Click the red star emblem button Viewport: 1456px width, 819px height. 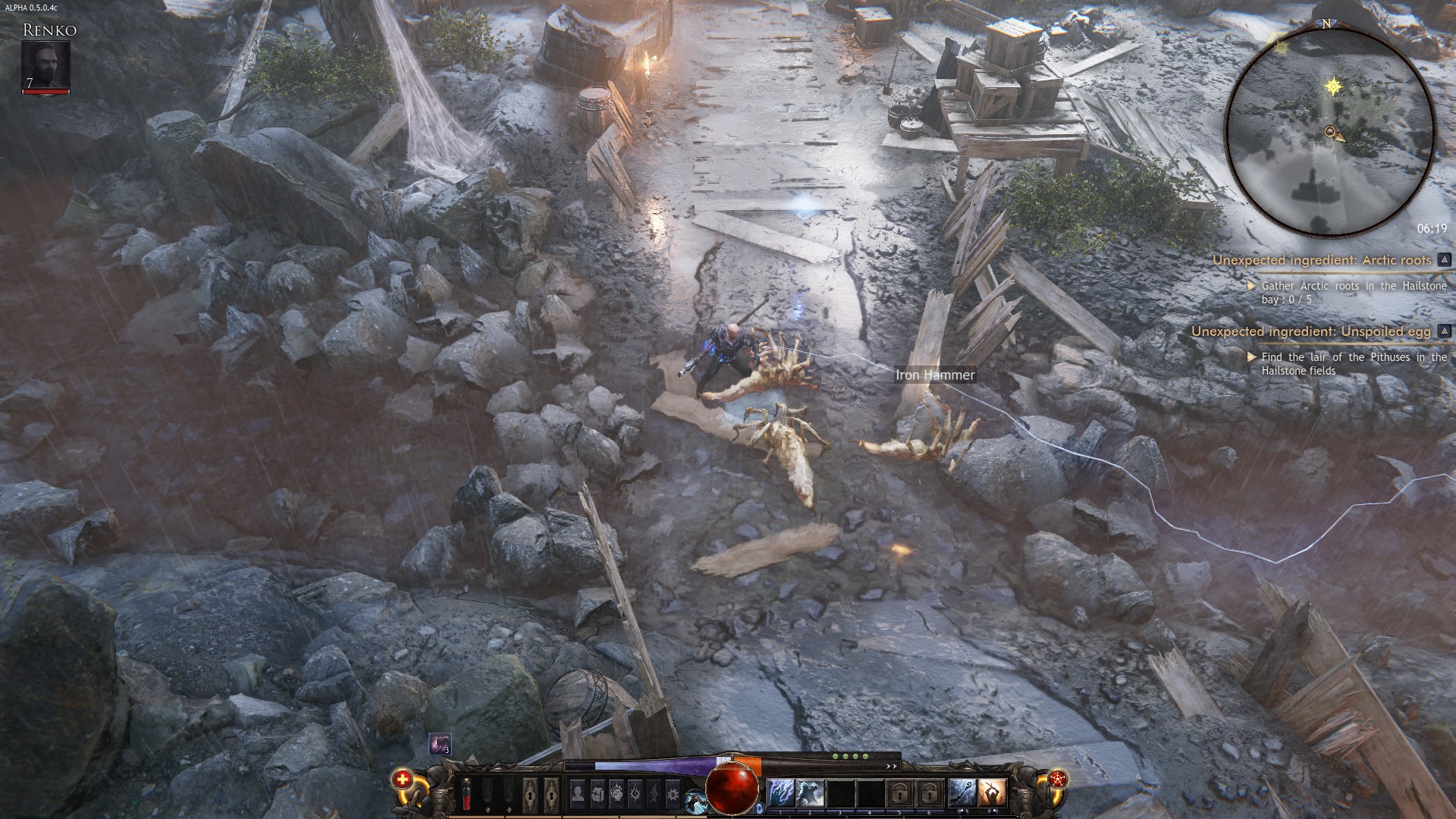click(x=1057, y=779)
